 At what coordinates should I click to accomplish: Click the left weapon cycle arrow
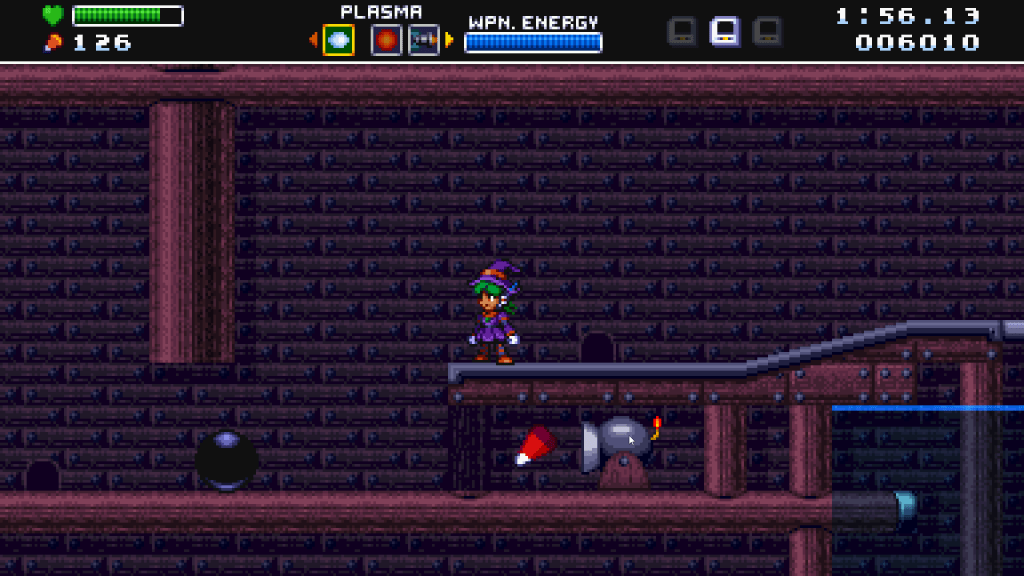pyautogui.click(x=313, y=40)
